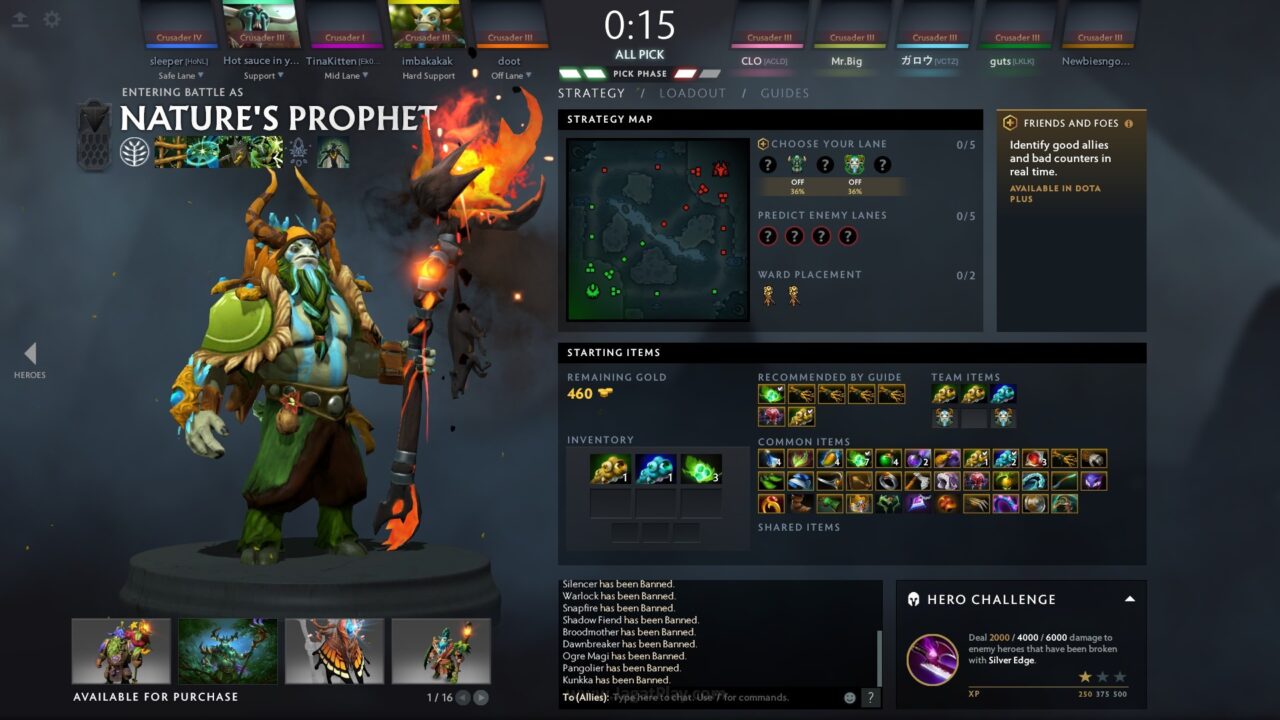Image resolution: width=1280 pixels, height=720 pixels.
Task: Click the Blood Grenade recommended item
Action: (772, 415)
